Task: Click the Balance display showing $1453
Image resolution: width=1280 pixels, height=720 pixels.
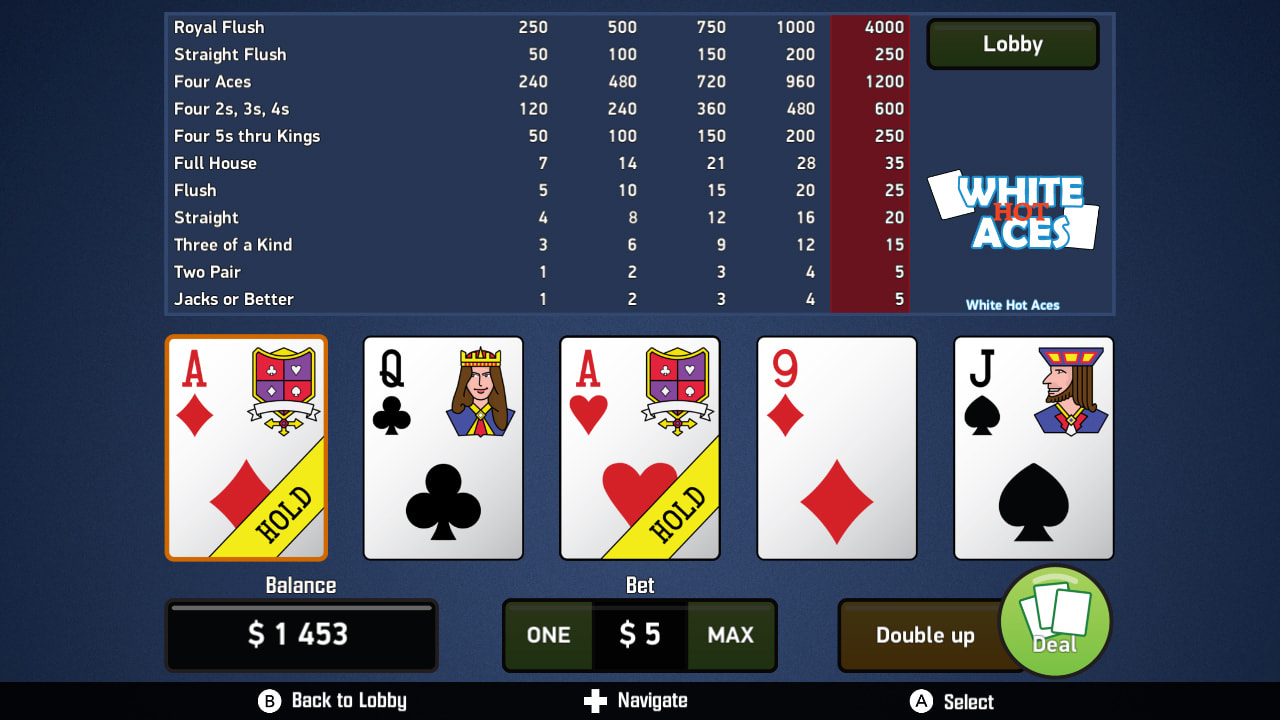Action: (301, 635)
